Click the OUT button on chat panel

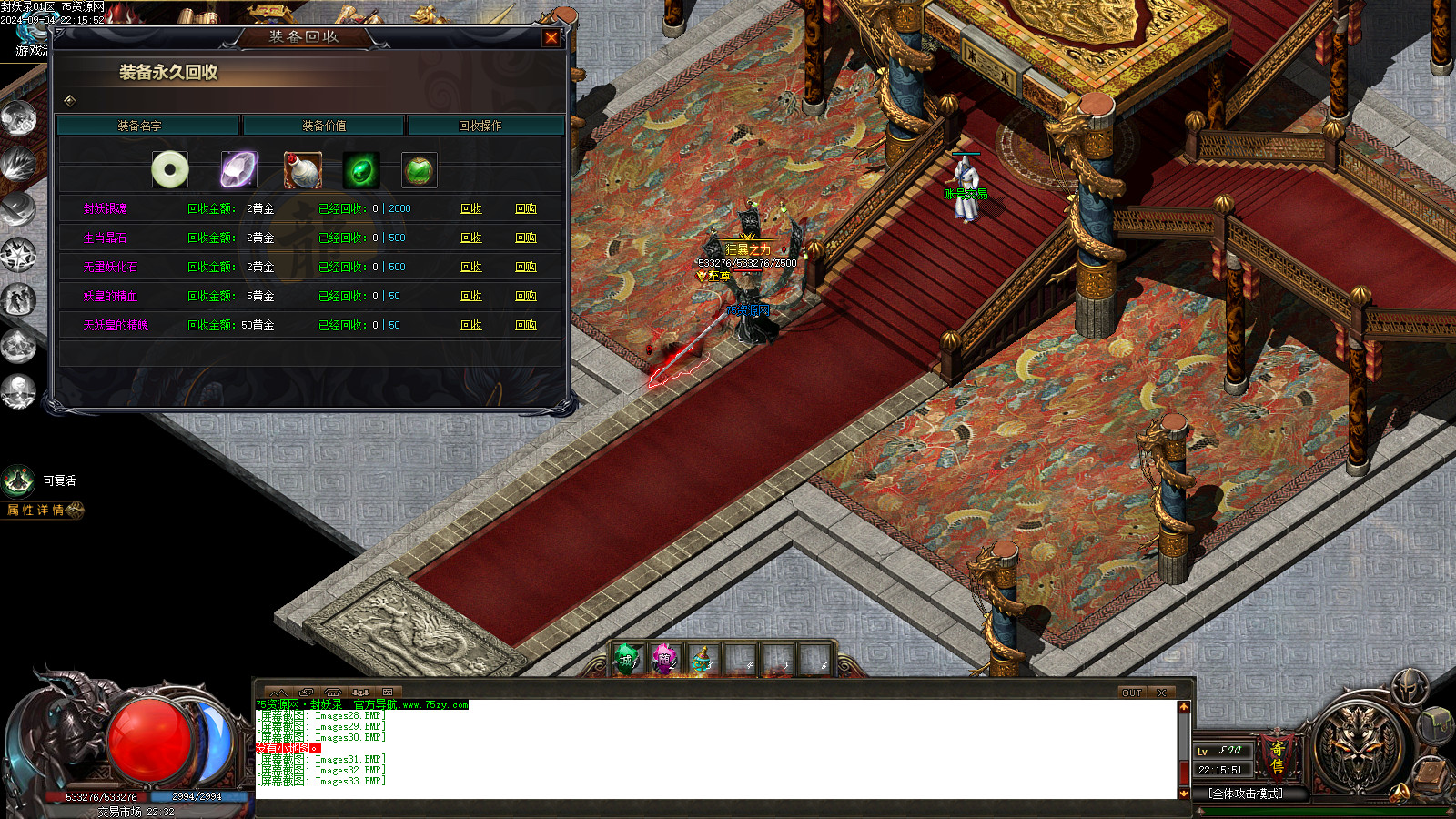(1131, 693)
